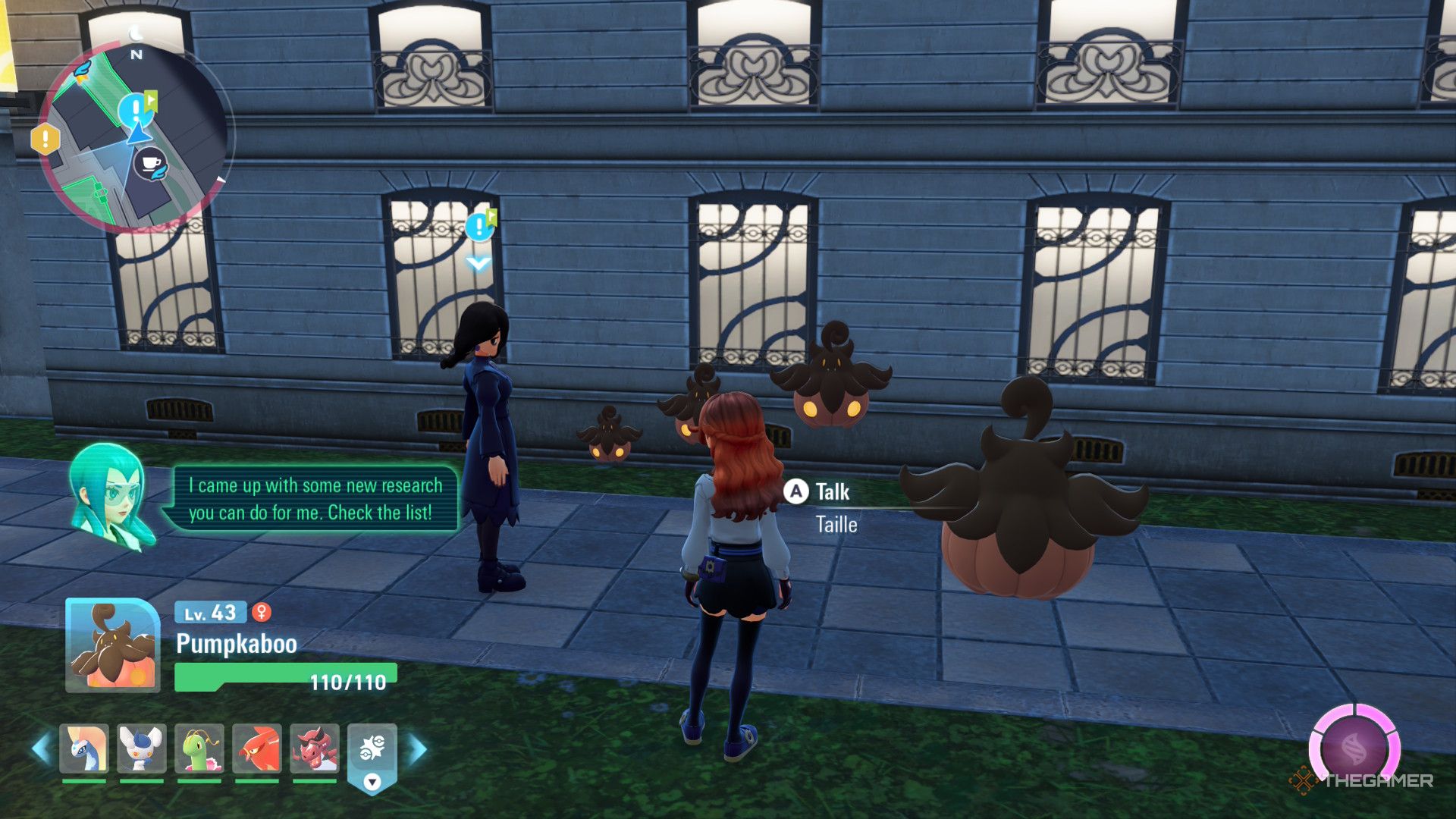The width and height of the screenshot is (1456, 819).
Task: Open the circular minimap
Action: tap(136, 136)
